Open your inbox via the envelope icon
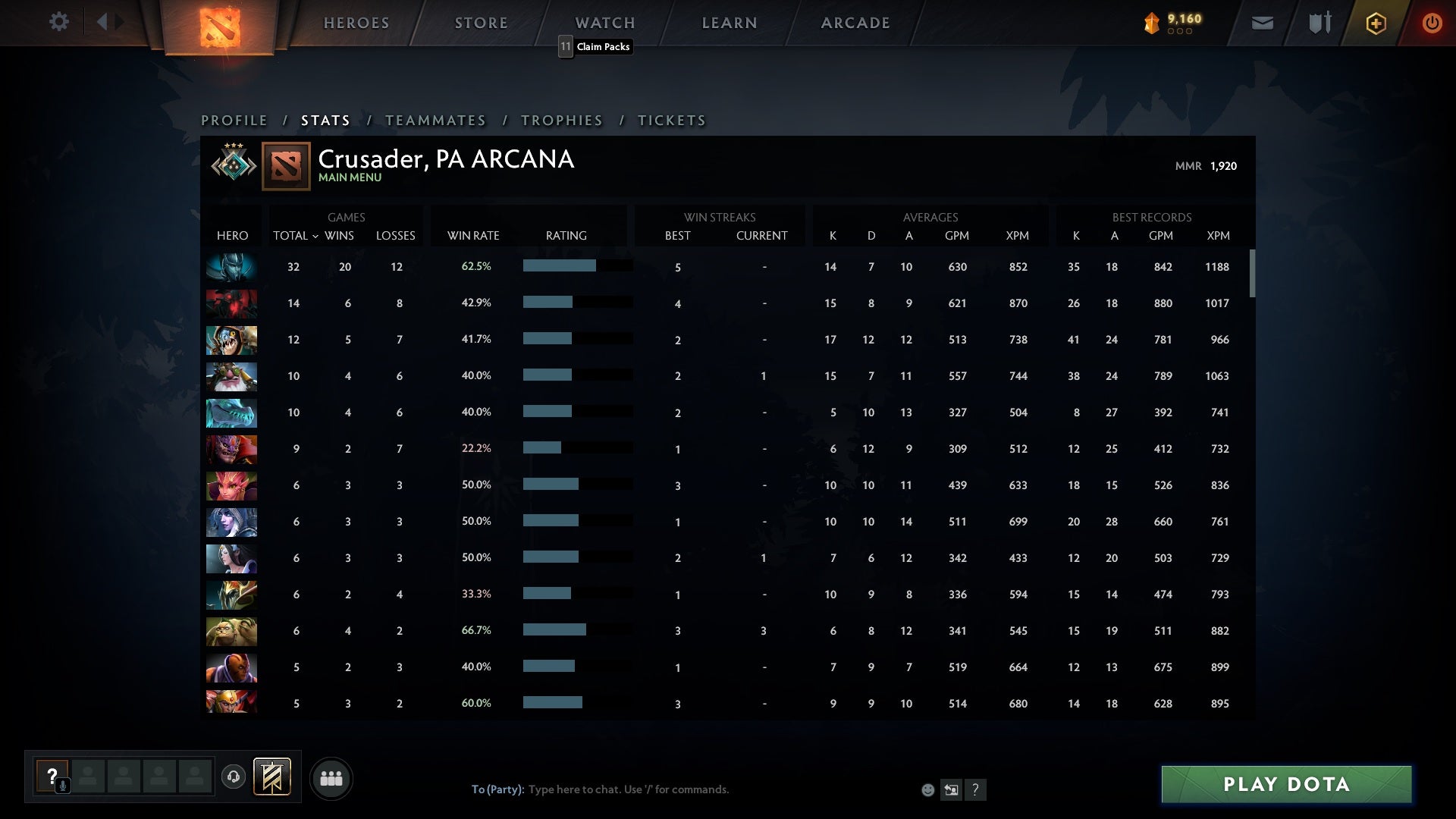 pyautogui.click(x=1263, y=22)
